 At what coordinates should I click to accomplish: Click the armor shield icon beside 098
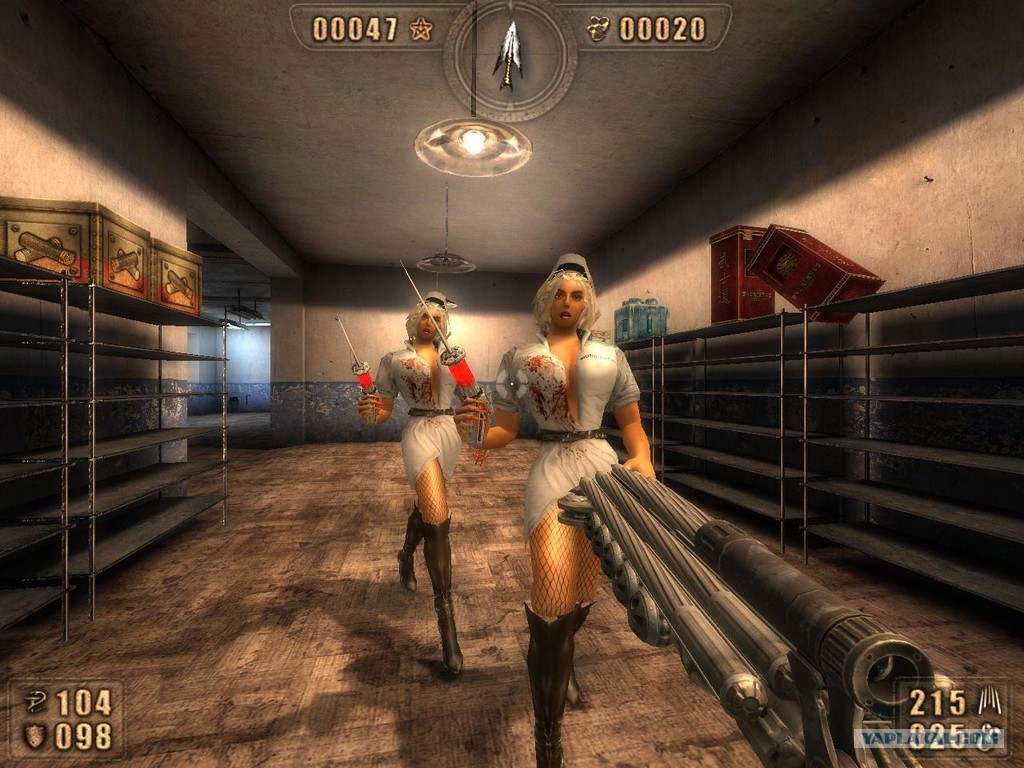coord(34,736)
